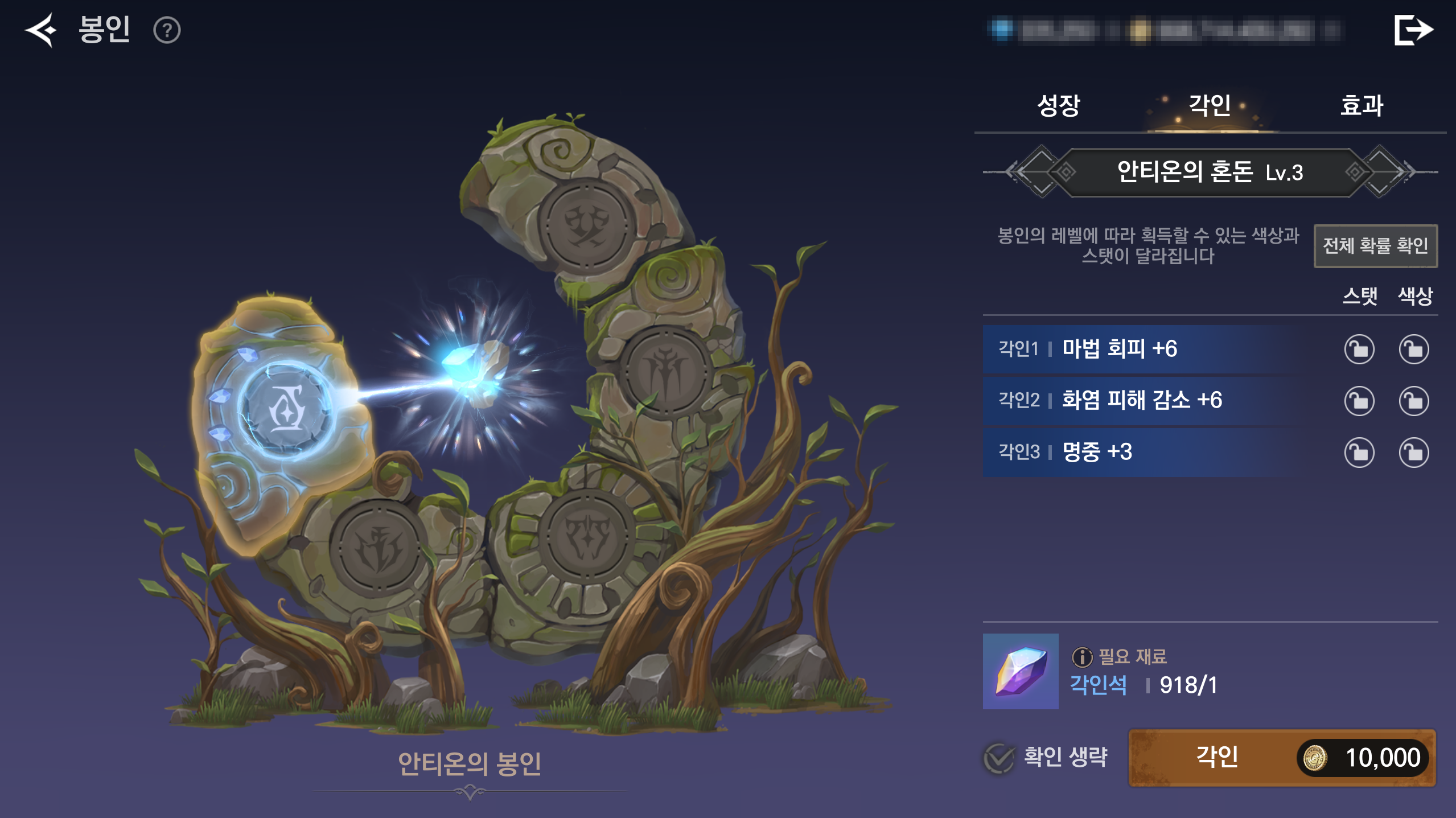Exit the screen with the top-right door icon
This screenshot has width=1456, height=818.
(x=1413, y=30)
